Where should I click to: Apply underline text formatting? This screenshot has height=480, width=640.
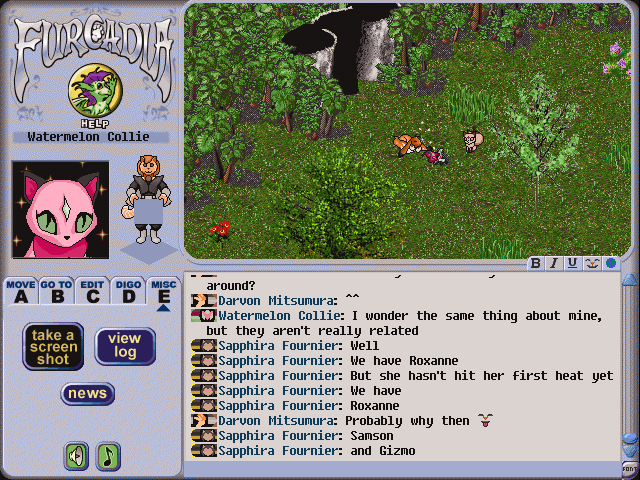(572, 264)
